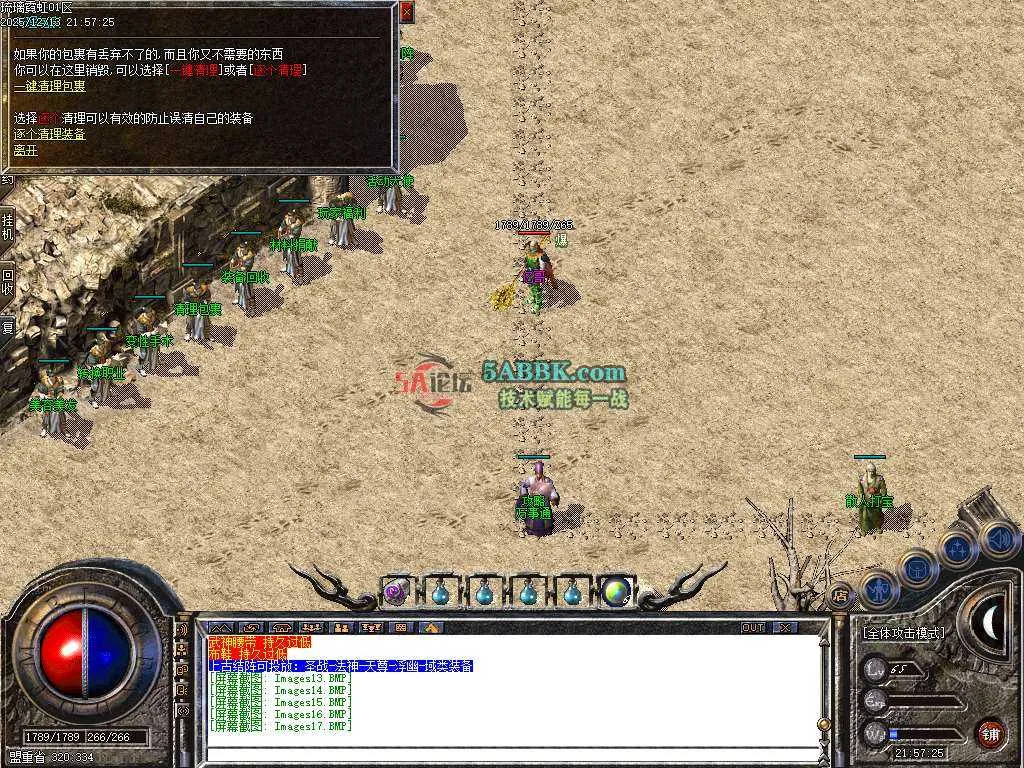Open the character figure round button
The width and height of the screenshot is (1024, 768).
(x=878, y=588)
